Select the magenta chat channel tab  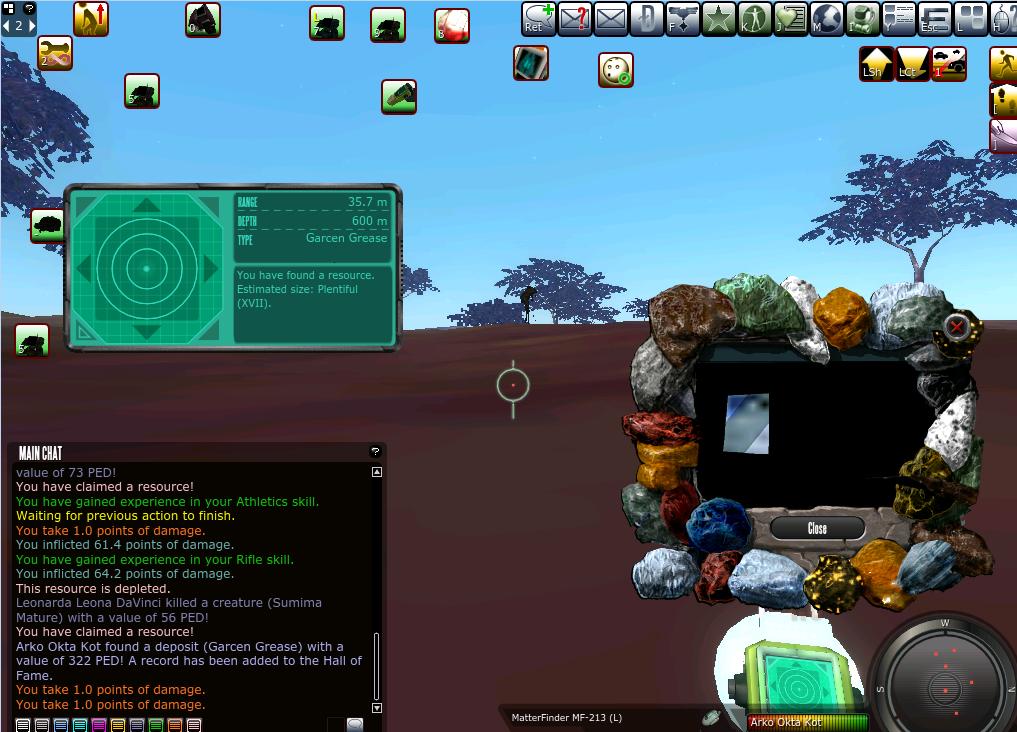click(x=99, y=725)
